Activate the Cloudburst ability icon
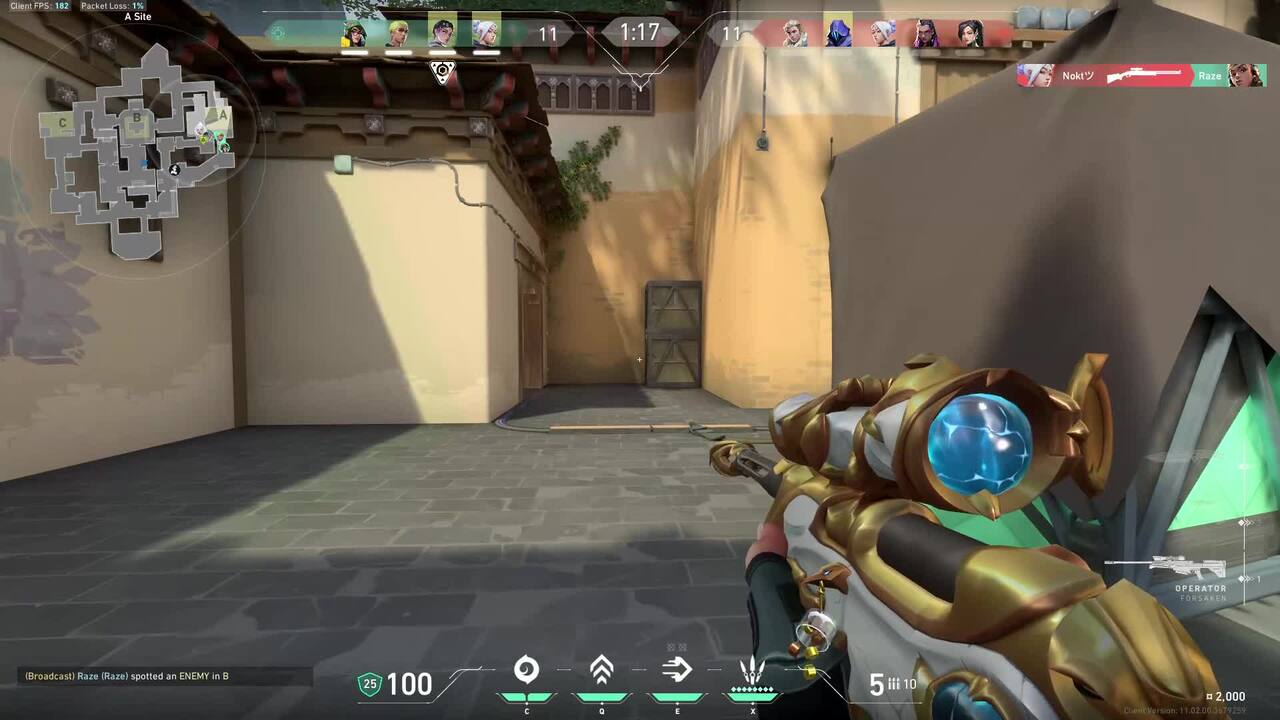This screenshot has width=1280, height=720. tap(526, 670)
